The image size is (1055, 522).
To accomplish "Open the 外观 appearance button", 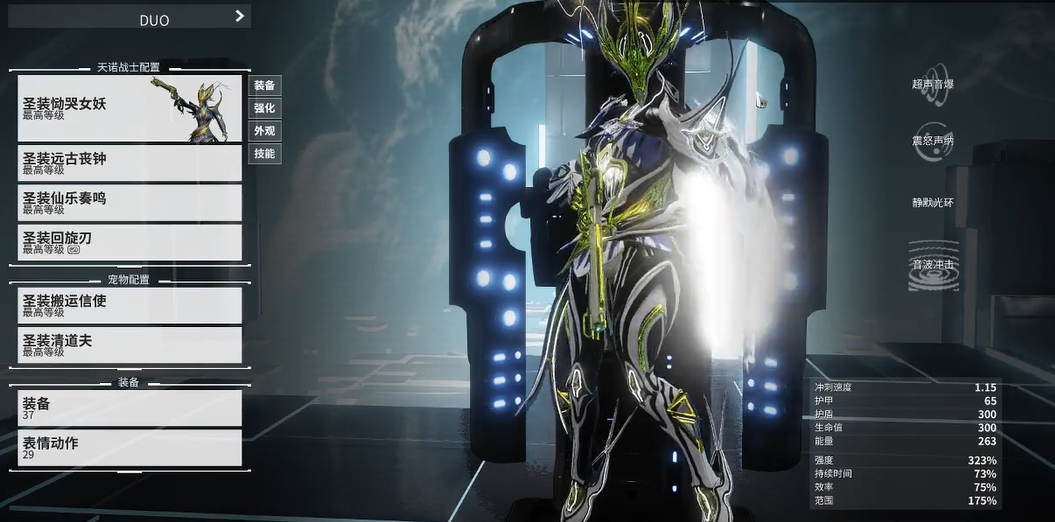I will click(x=264, y=131).
